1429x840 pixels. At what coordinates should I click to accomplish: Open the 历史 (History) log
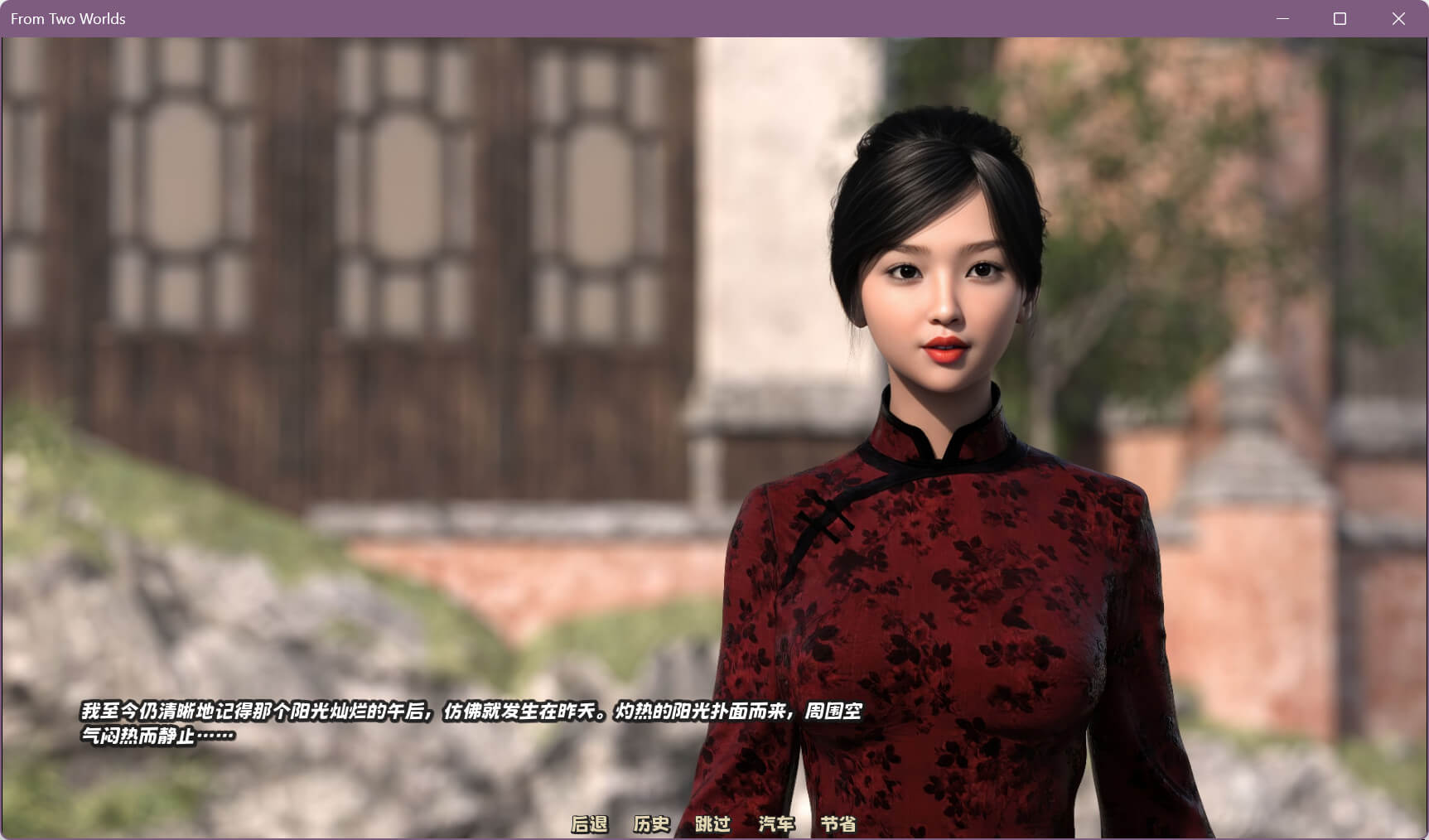651,823
